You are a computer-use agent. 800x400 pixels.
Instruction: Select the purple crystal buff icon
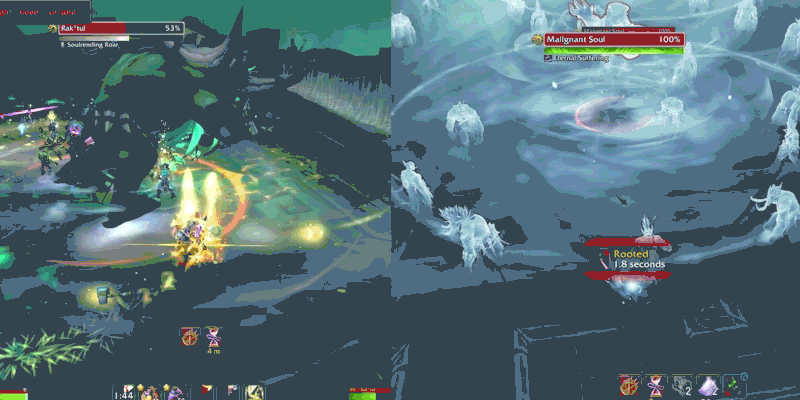click(x=708, y=385)
